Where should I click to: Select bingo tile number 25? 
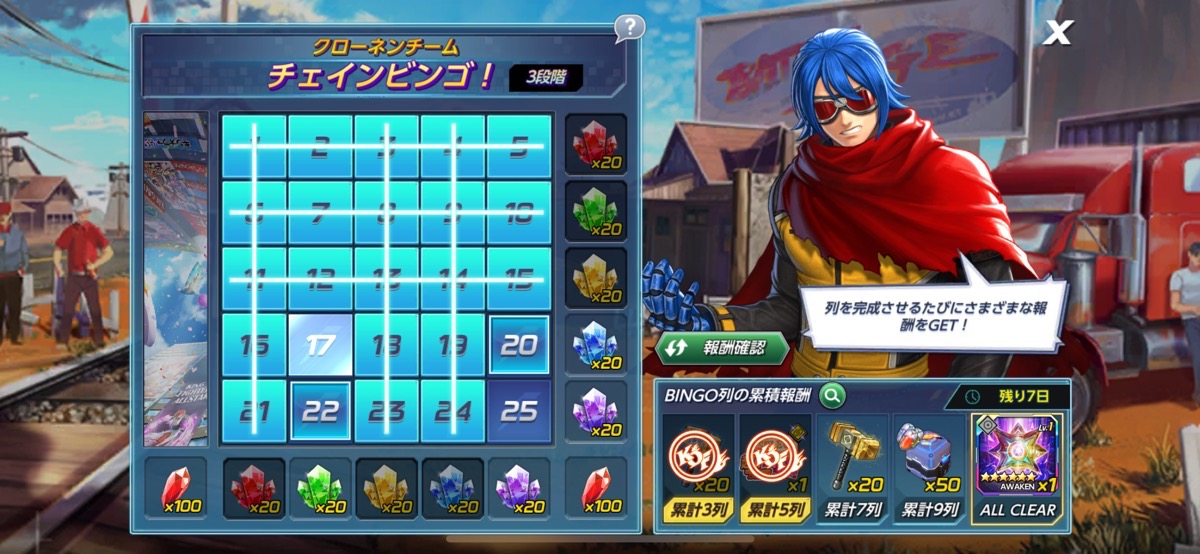(x=518, y=411)
